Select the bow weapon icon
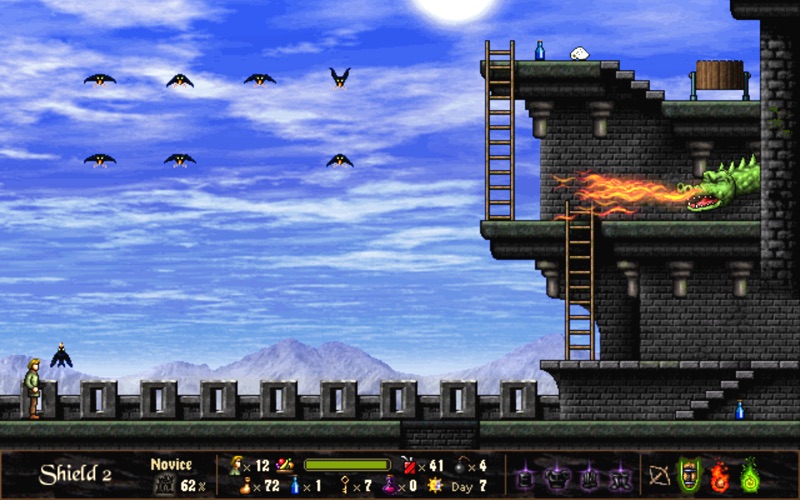The width and height of the screenshot is (800, 500). 659,474
